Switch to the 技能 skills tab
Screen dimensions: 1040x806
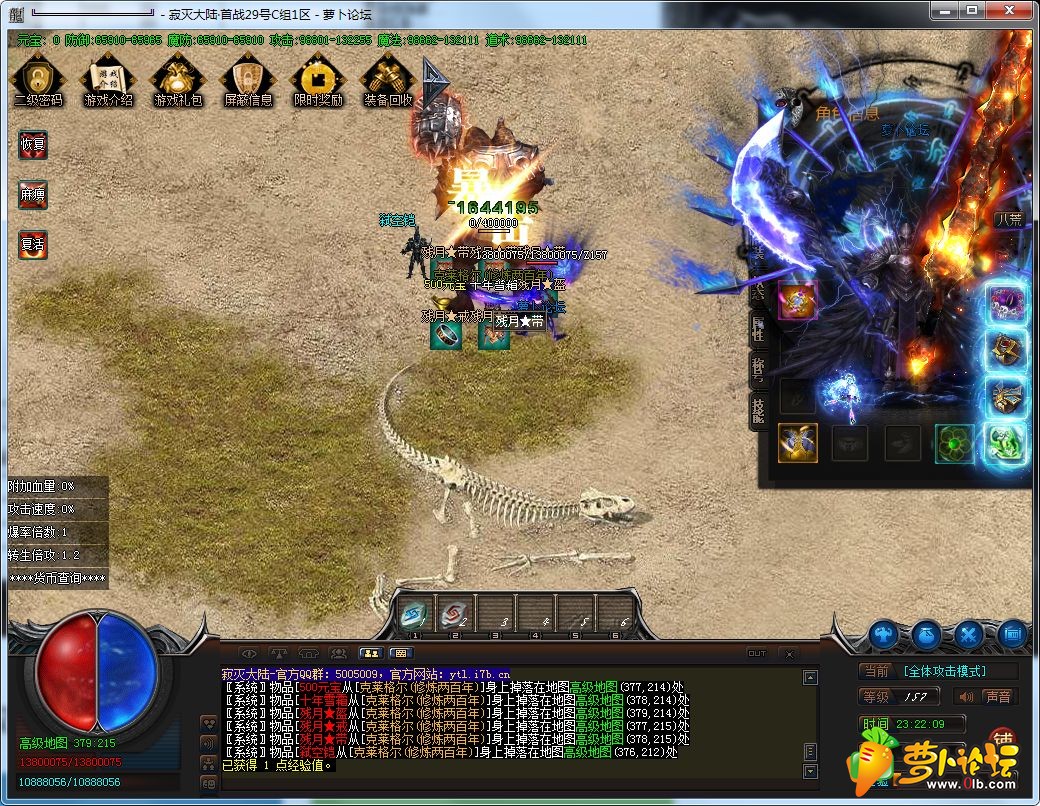click(758, 409)
